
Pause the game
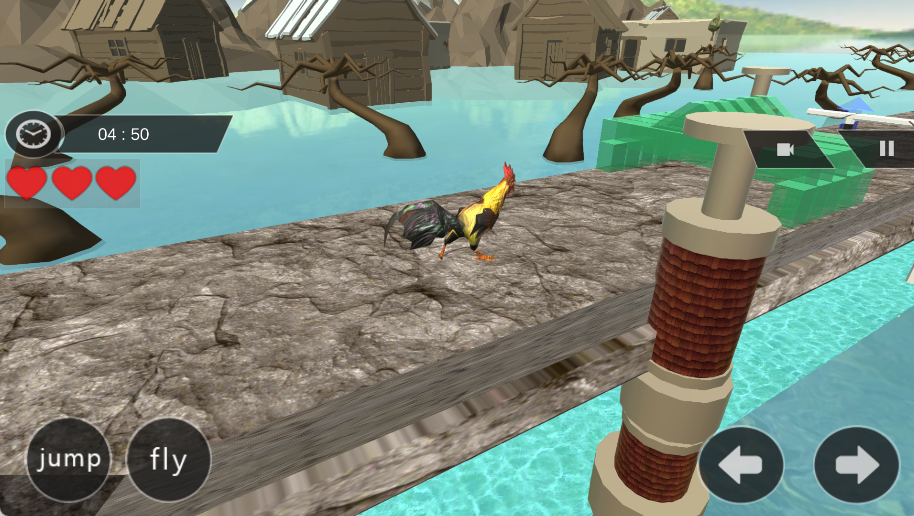(886, 150)
